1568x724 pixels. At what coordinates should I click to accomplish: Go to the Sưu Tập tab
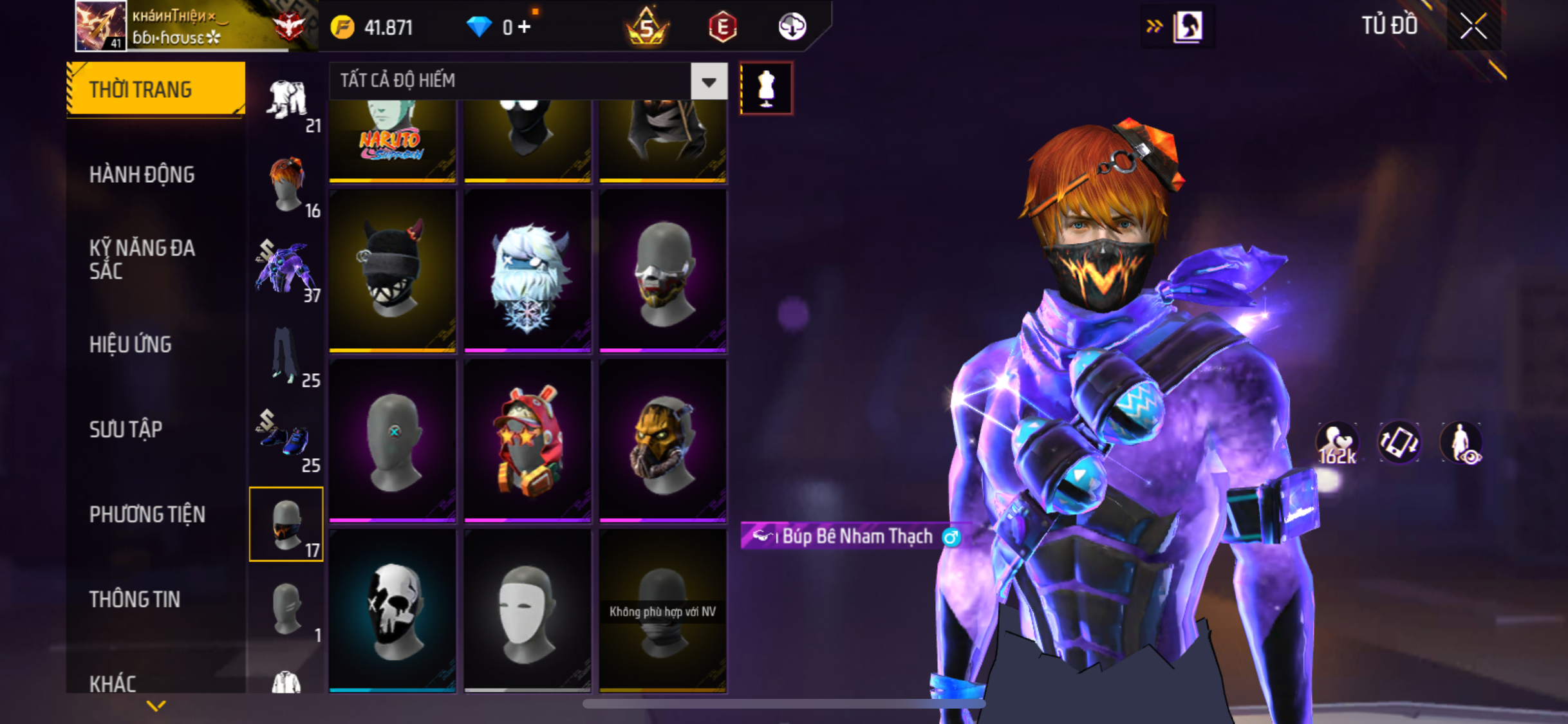pos(126,429)
